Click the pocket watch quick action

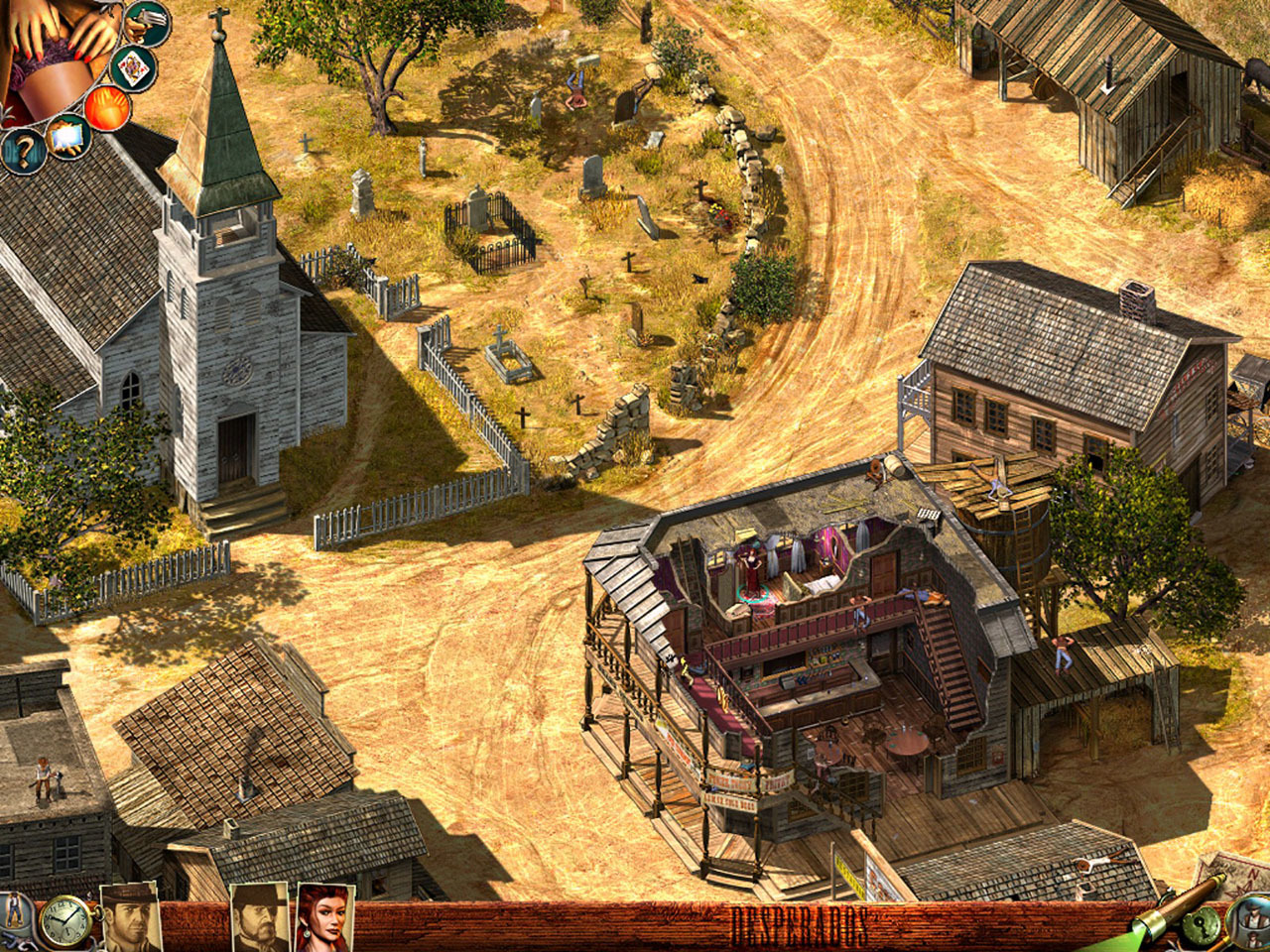coord(64,922)
